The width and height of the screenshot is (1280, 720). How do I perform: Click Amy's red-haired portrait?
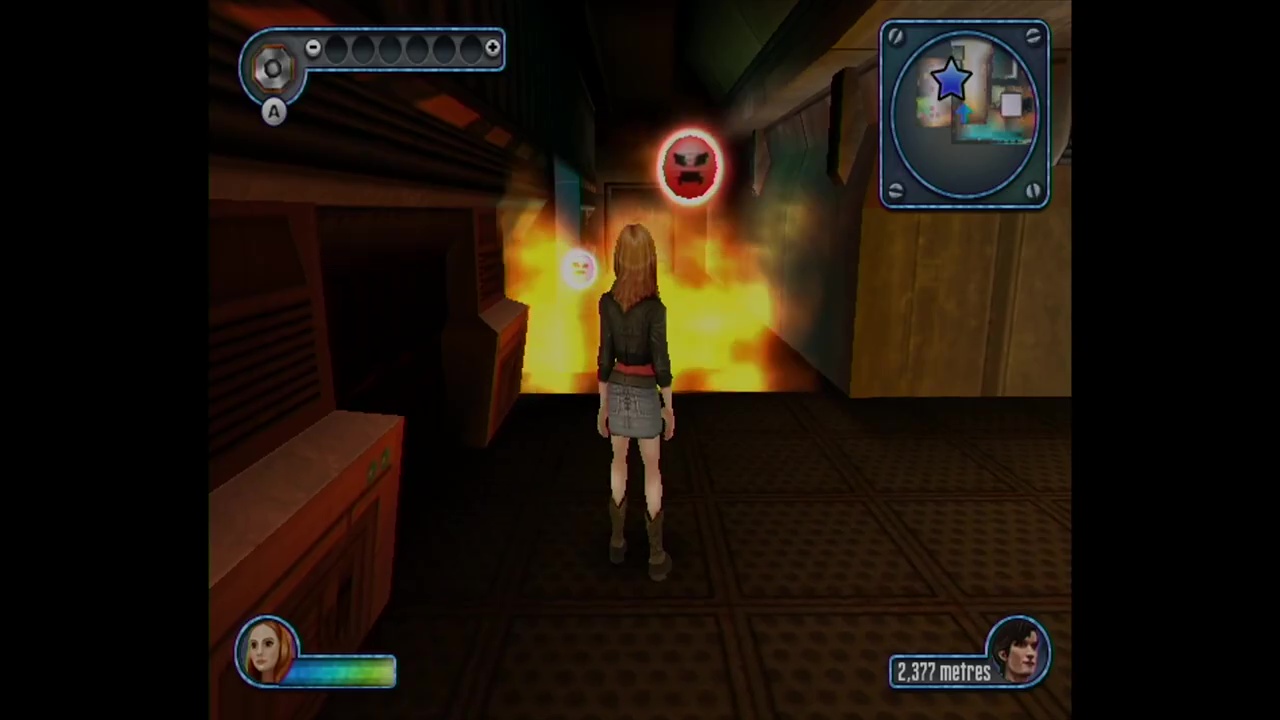(x=267, y=651)
